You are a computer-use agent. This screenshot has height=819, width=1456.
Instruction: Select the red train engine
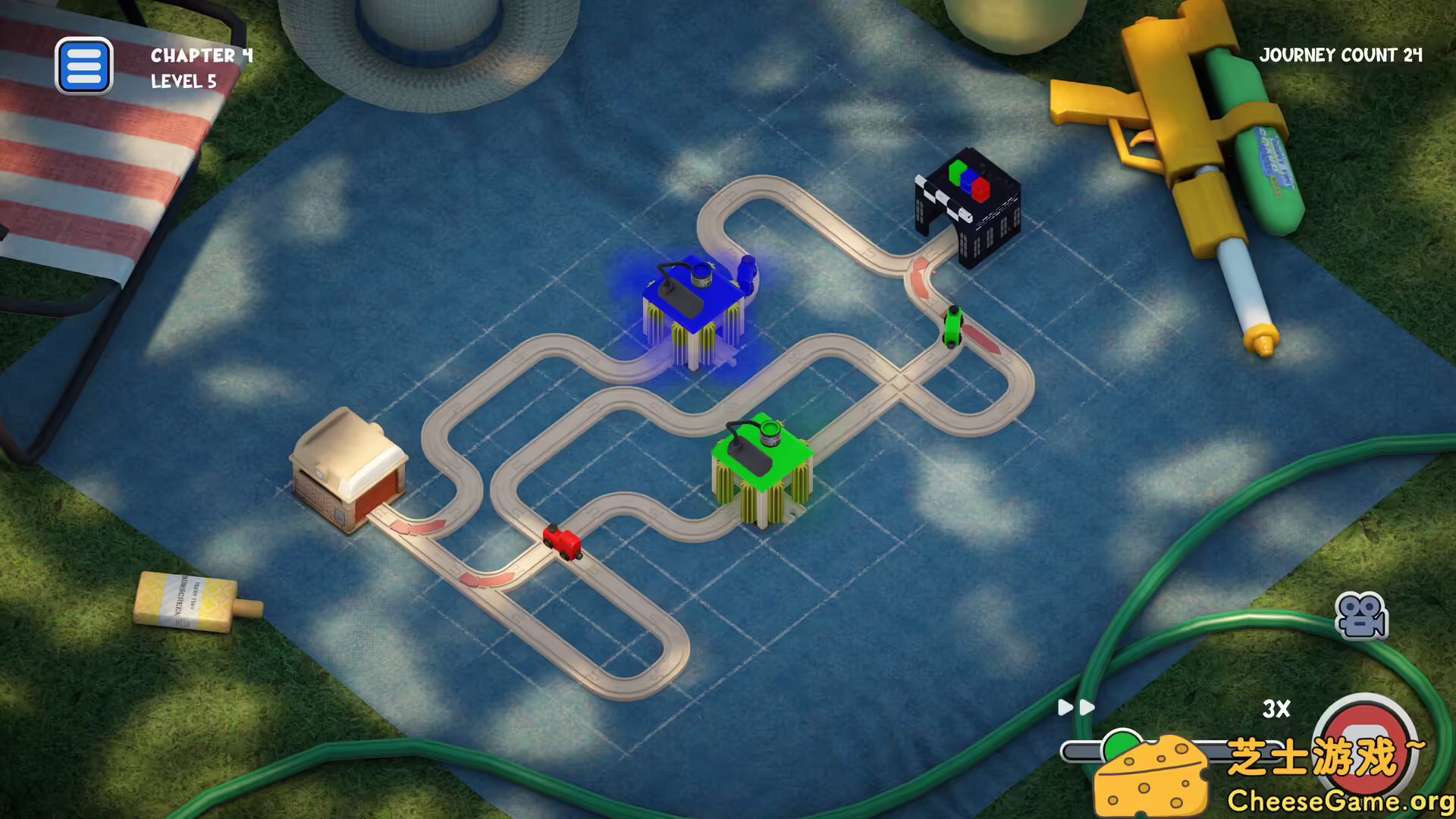pyautogui.click(x=561, y=542)
